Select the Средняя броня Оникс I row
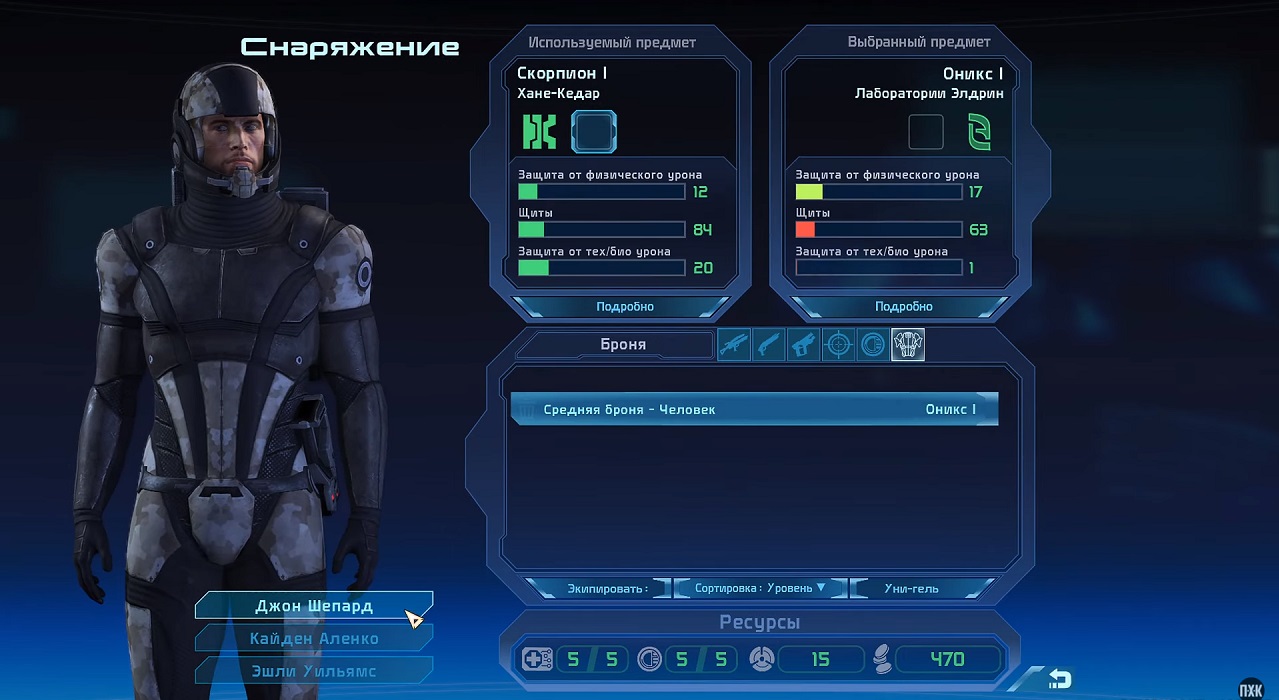Viewport: 1279px width, 700px height. pyautogui.click(x=754, y=409)
